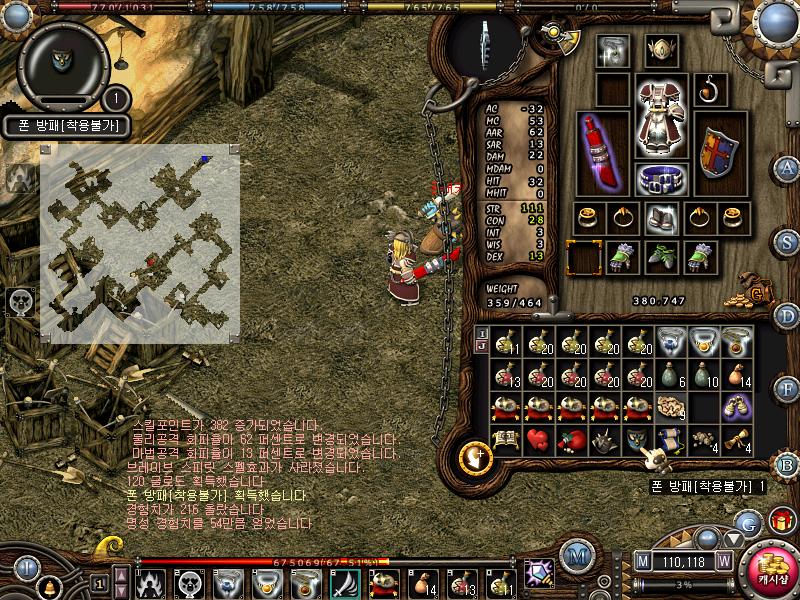This screenshot has width=800, height=600.
Task: Click the equipped boots slot
Action: [x=658, y=257]
